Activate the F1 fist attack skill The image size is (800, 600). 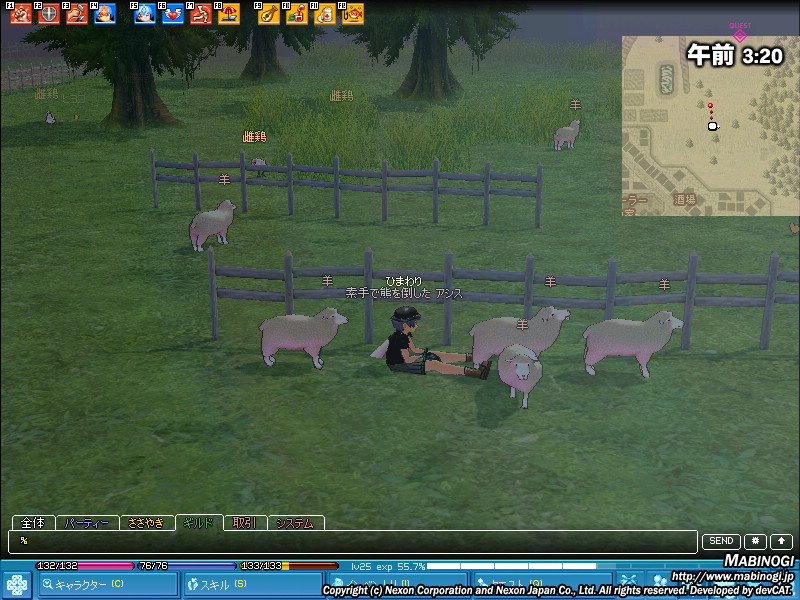[x=21, y=14]
